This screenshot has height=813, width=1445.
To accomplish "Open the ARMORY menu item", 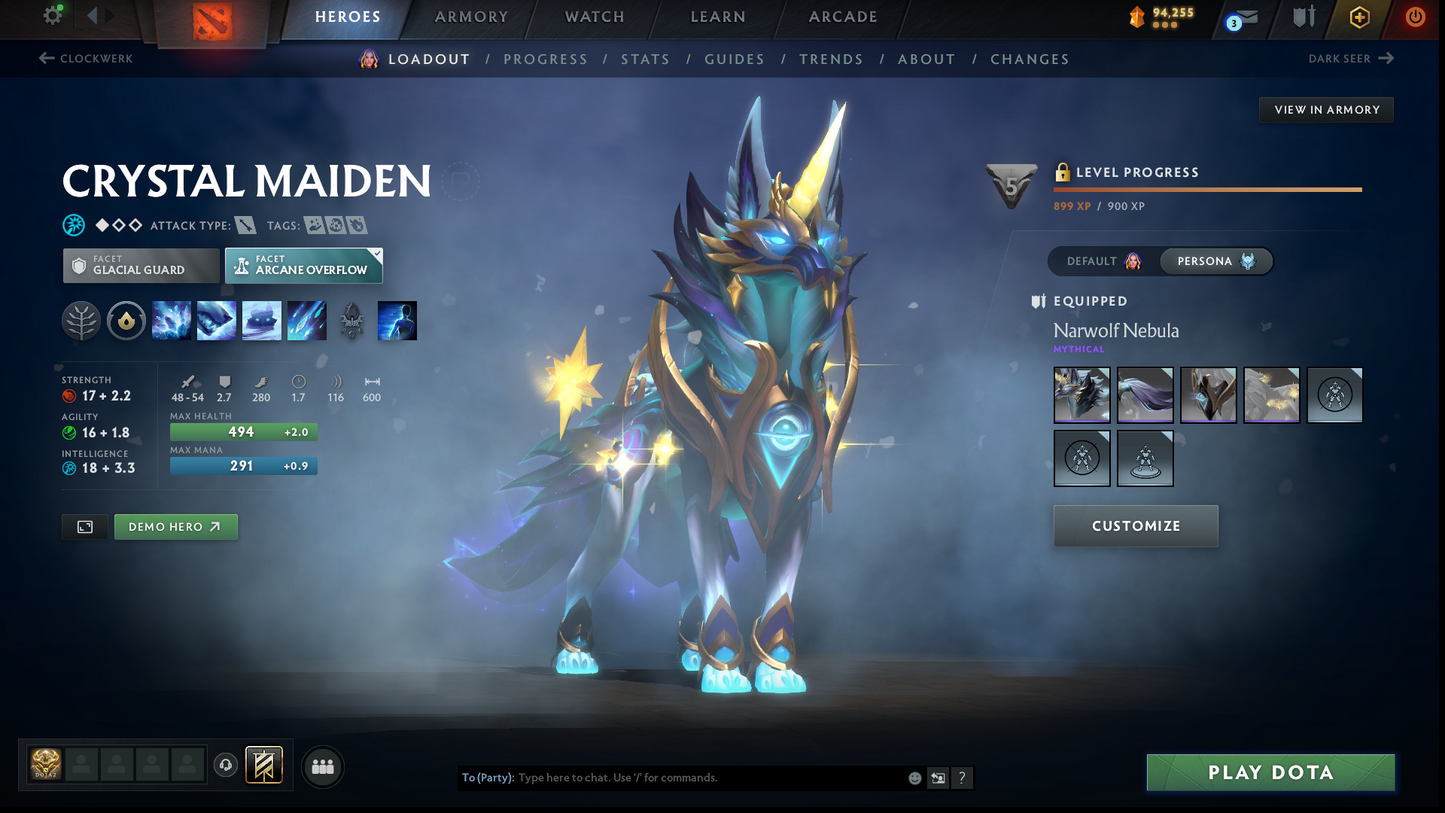I will point(470,17).
